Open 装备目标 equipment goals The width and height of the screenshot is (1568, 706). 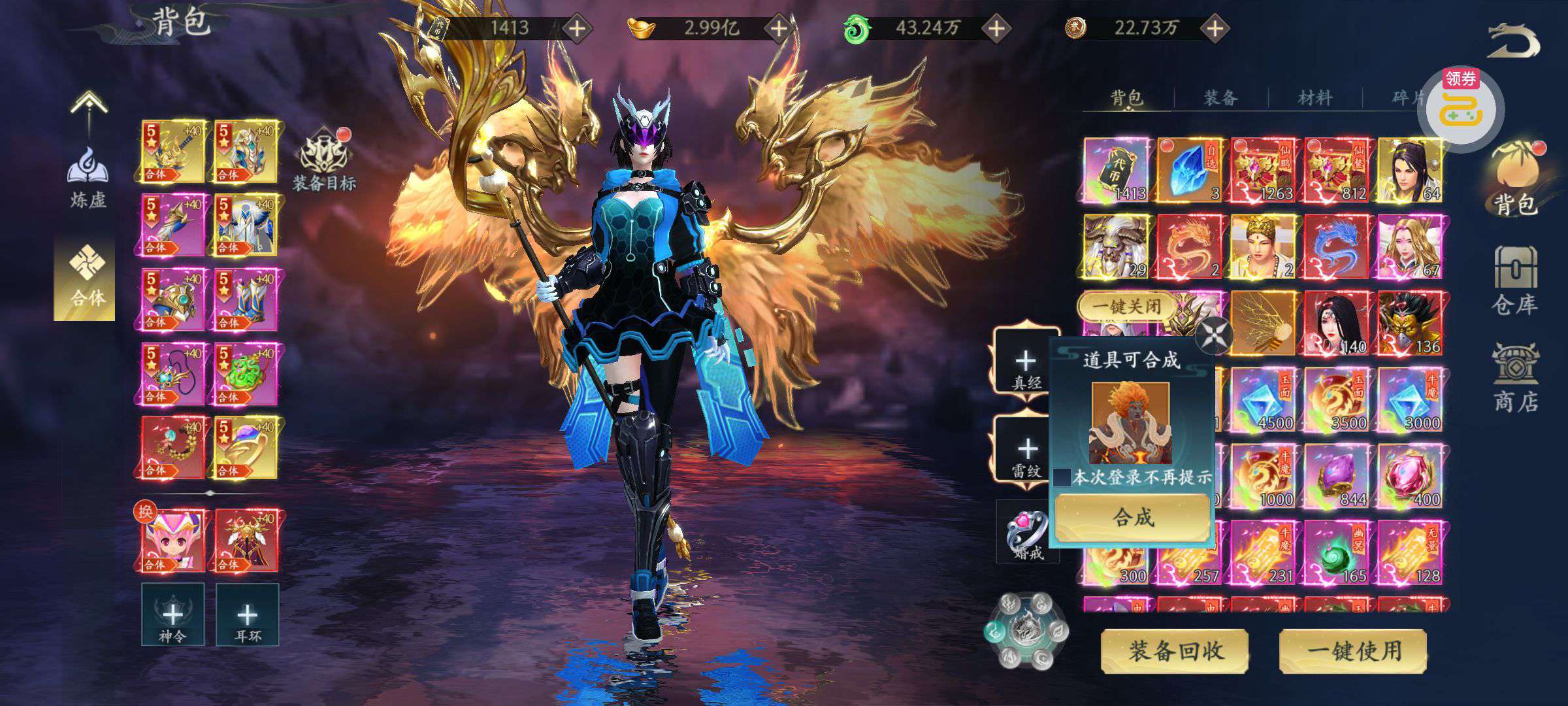click(x=324, y=161)
